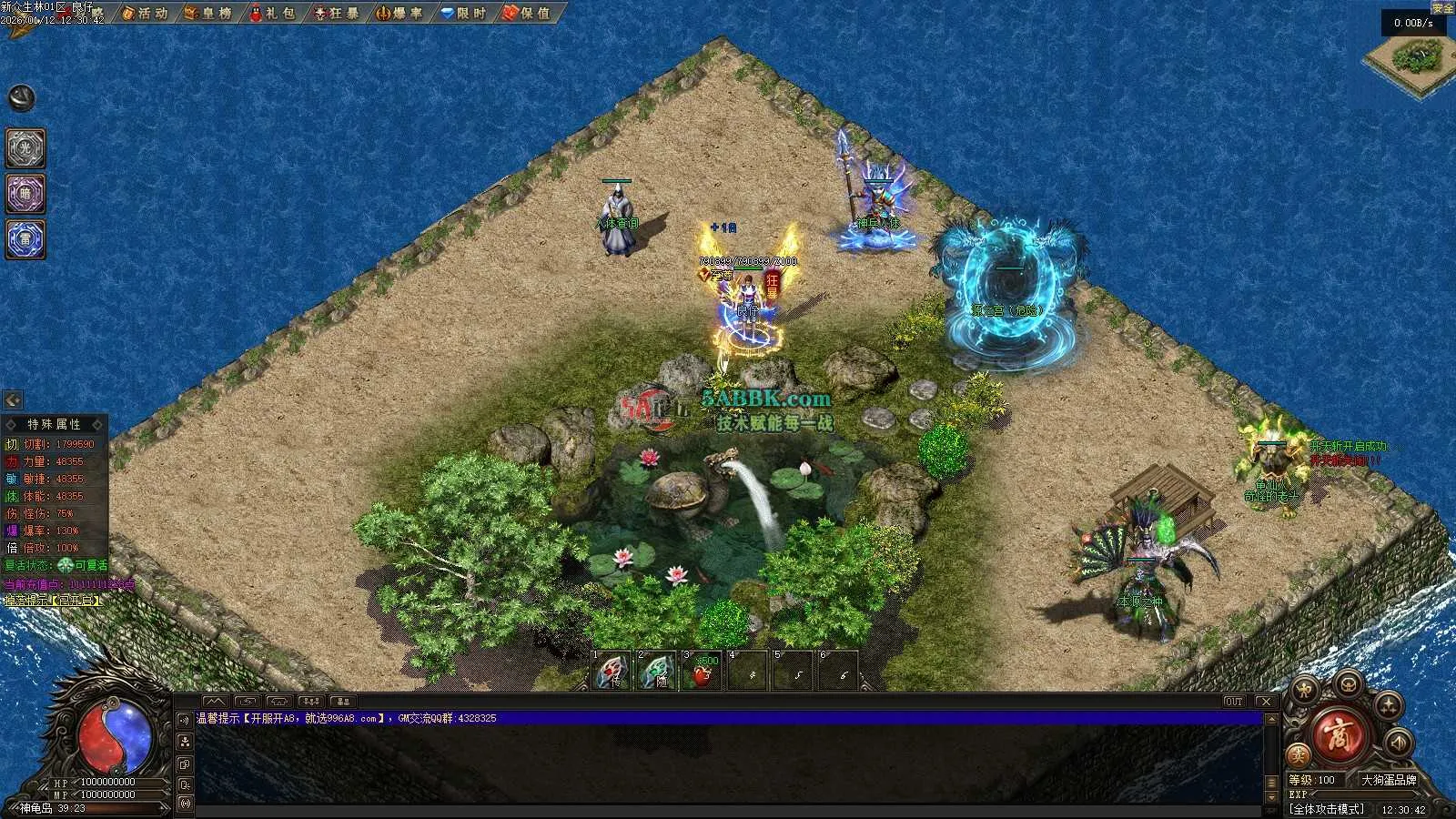Open the red 商 shop button
Screen dimensions: 1456x819
click(x=1340, y=736)
